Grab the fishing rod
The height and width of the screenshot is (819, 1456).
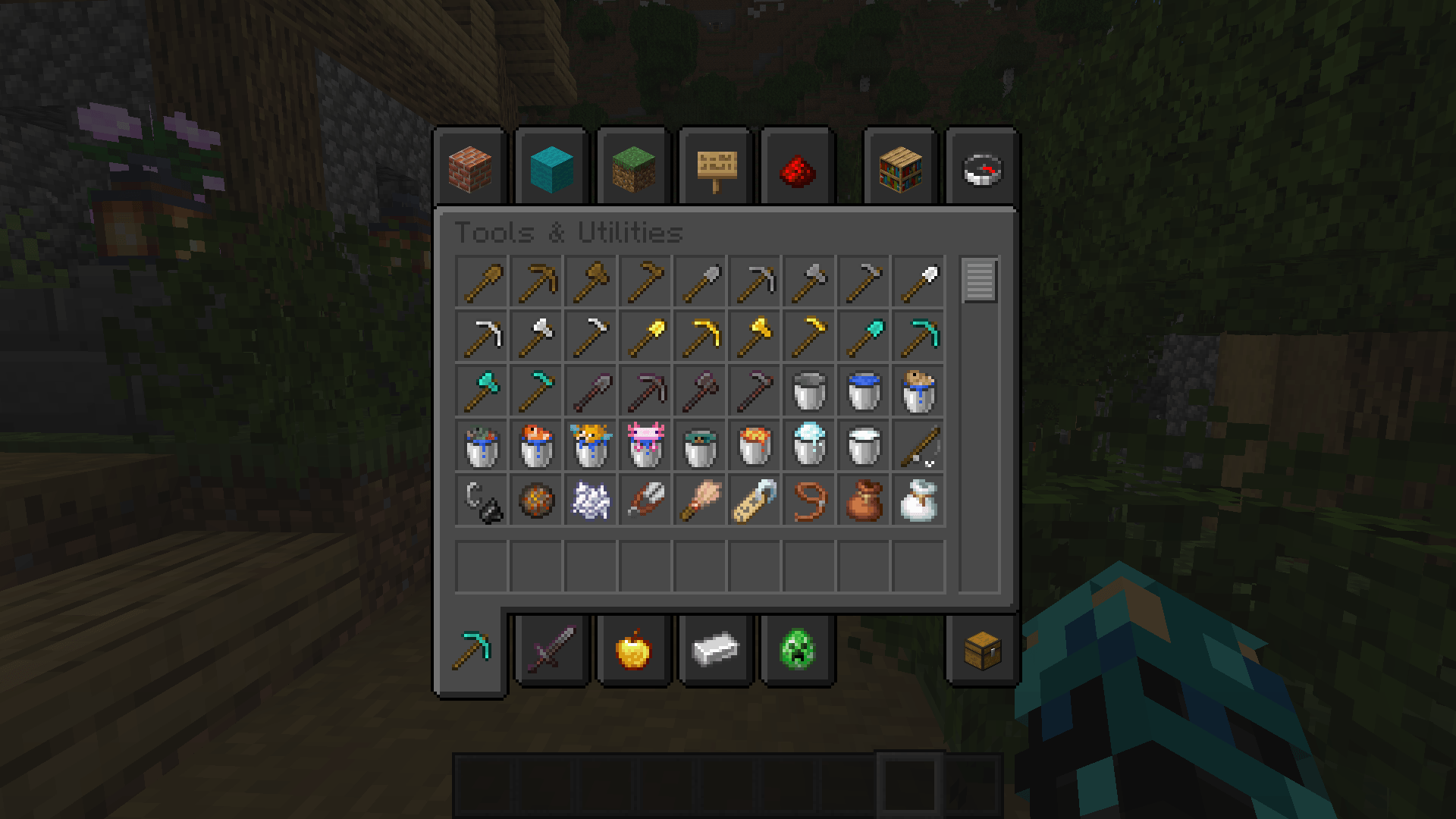[x=918, y=444]
